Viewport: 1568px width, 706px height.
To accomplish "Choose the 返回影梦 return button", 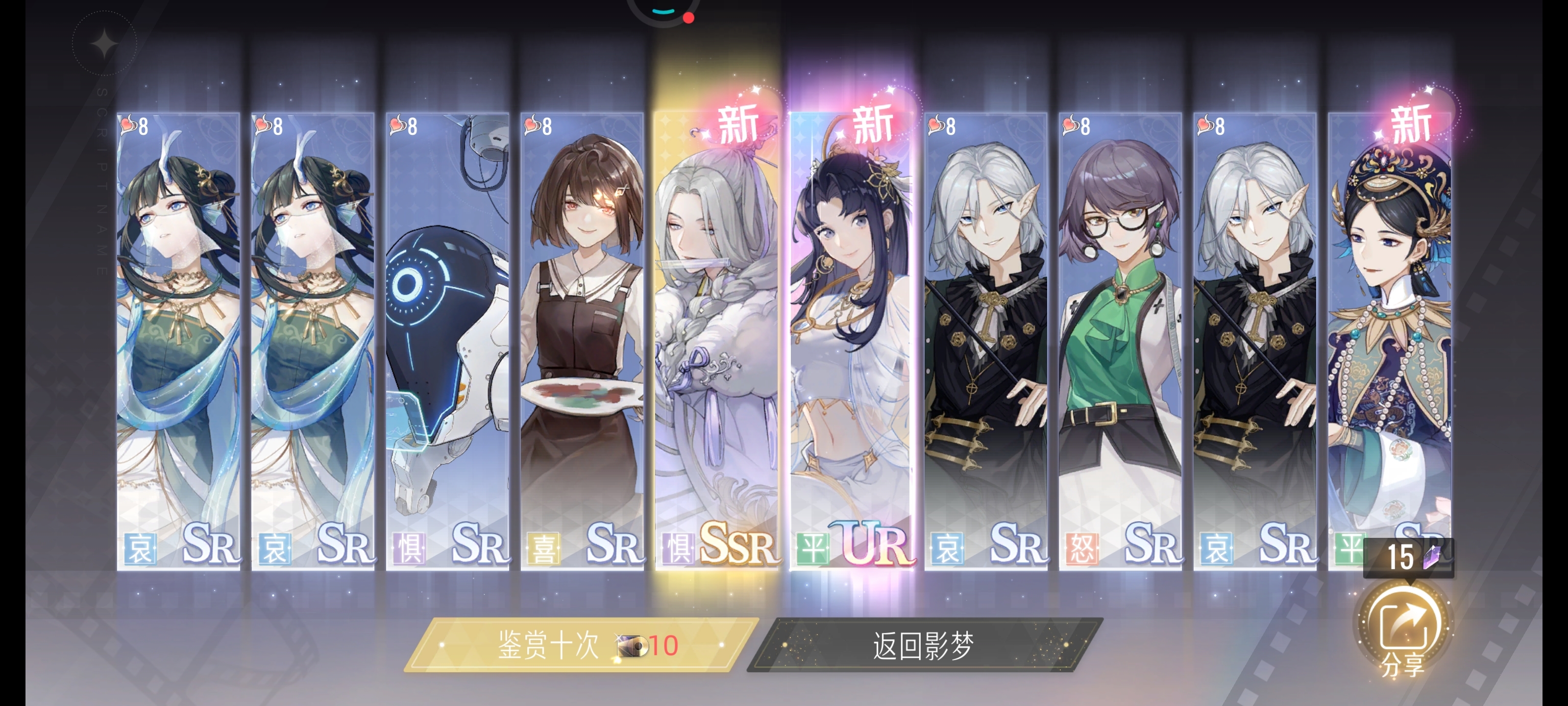I will point(924,645).
